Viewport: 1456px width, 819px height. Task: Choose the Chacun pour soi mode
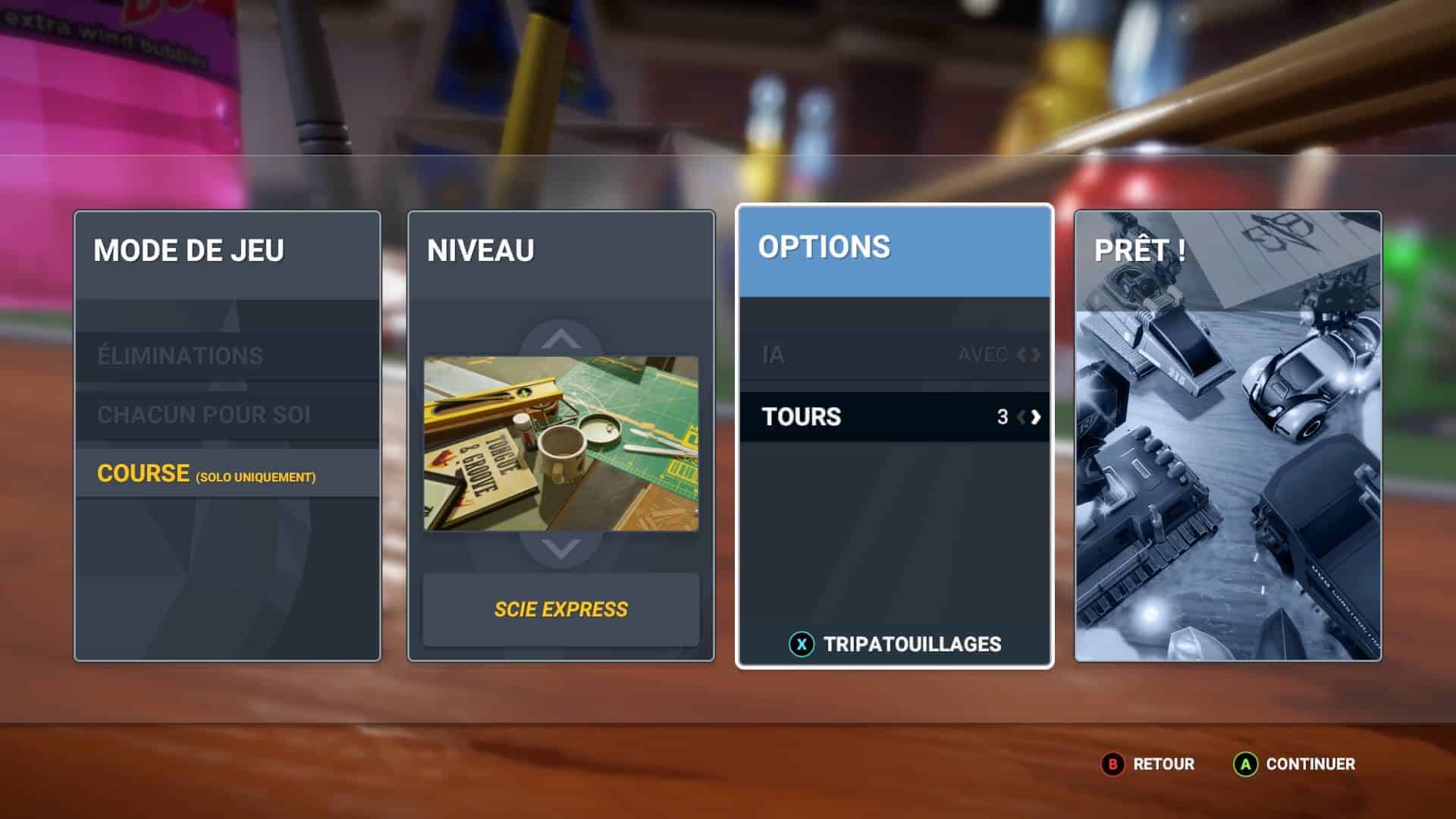click(203, 415)
